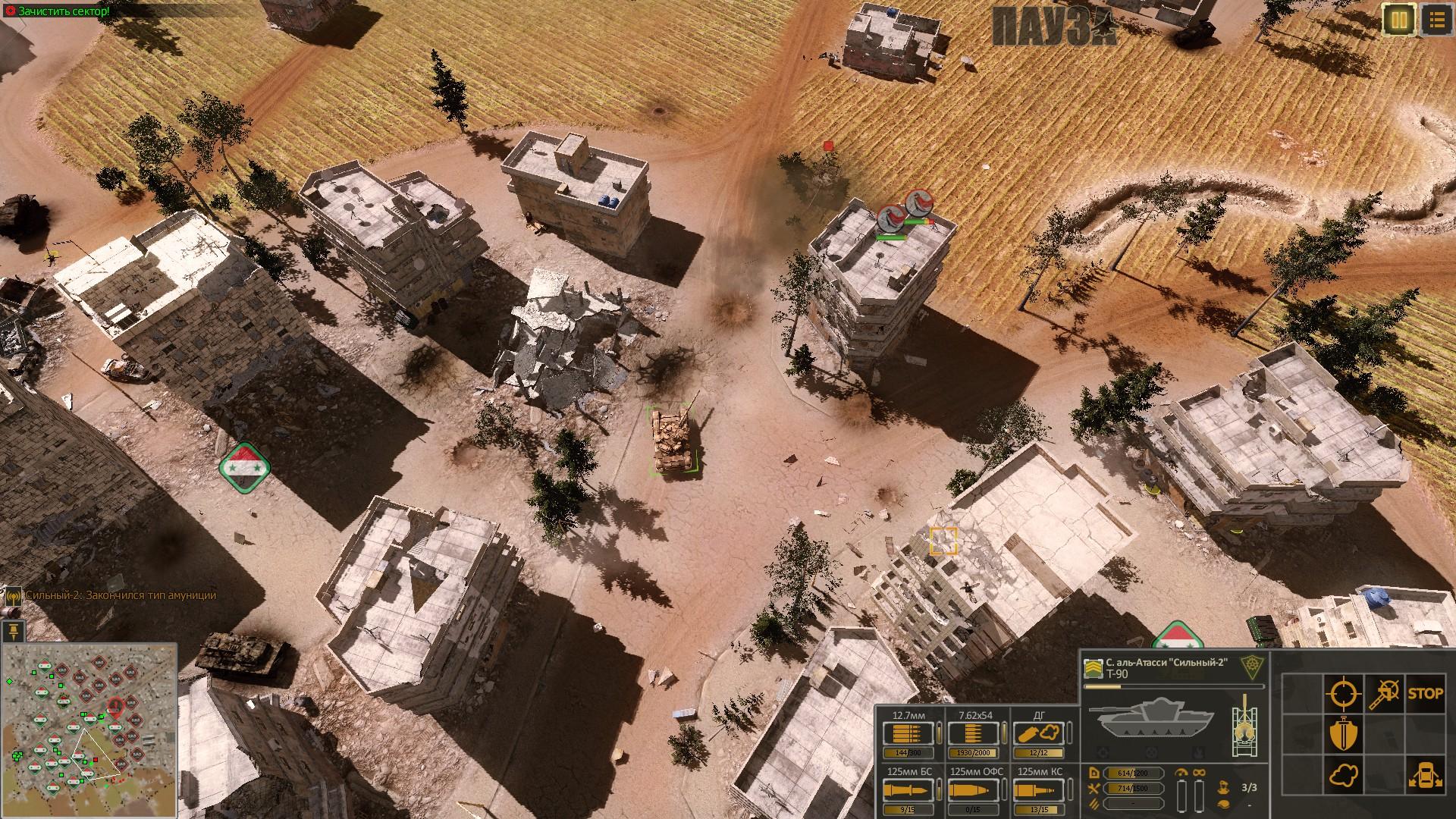Viewport: 1456px width, 819px height.
Task: Click the T-90 health bar on unit panel
Action: [1174, 686]
